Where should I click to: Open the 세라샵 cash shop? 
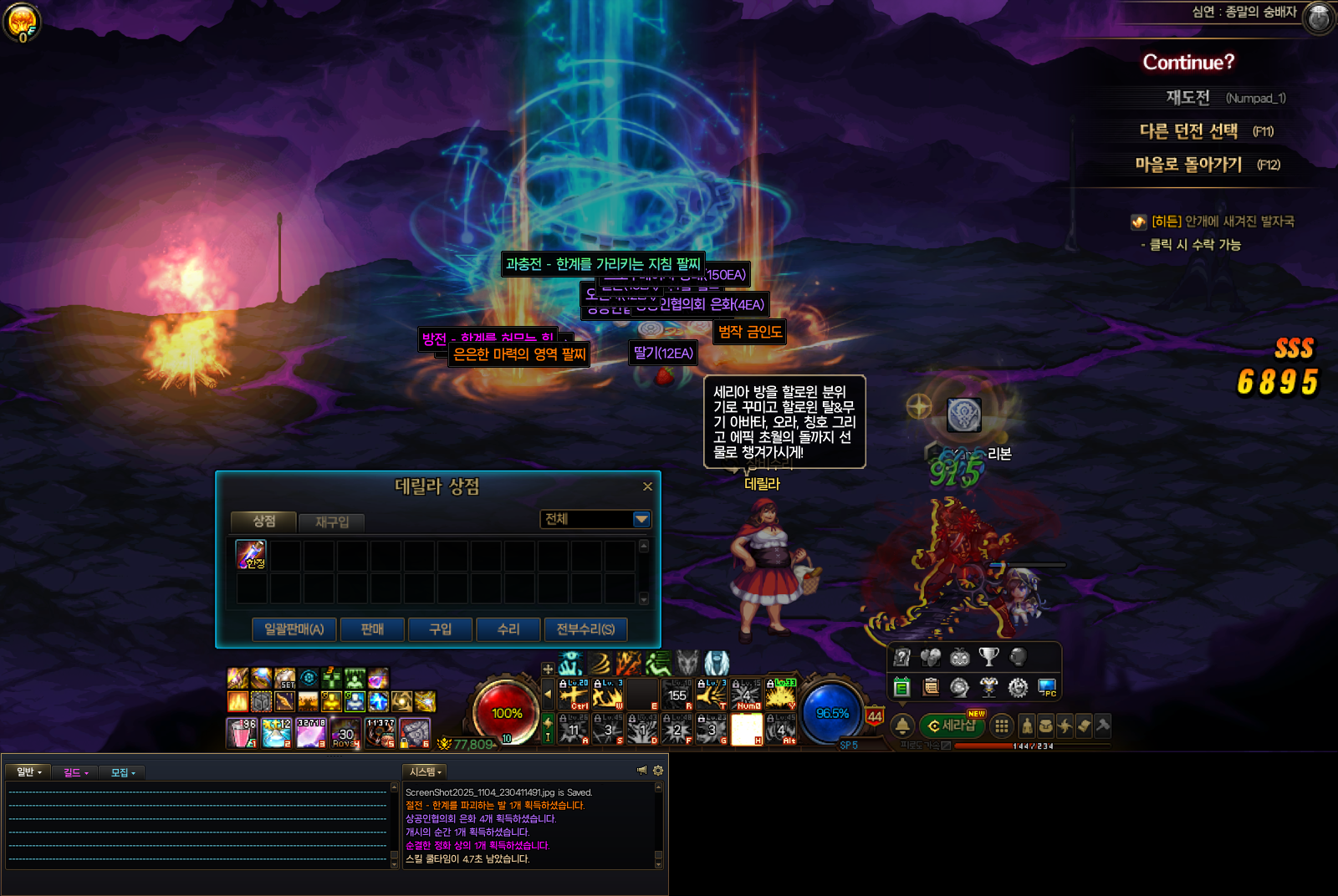tap(952, 725)
